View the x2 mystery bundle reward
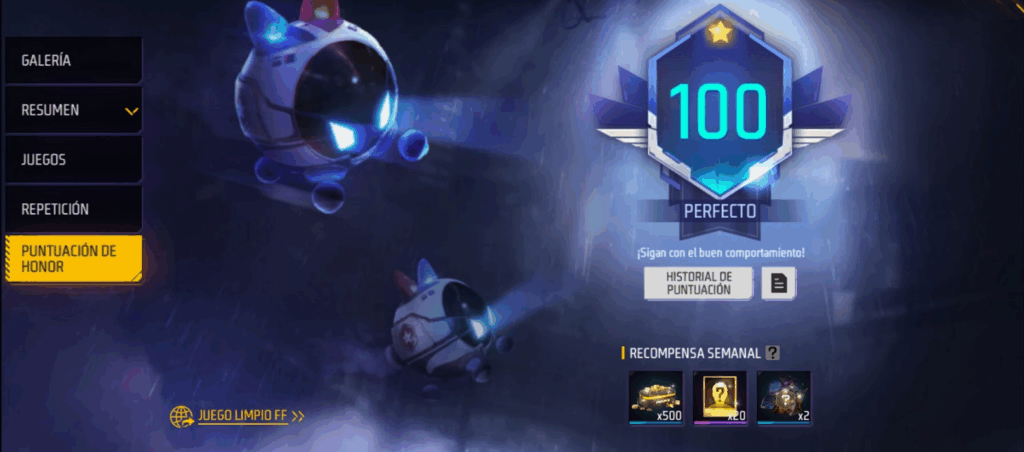Image resolution: width=1024 pixels, height=452 pixels. [x=784, y=397]
